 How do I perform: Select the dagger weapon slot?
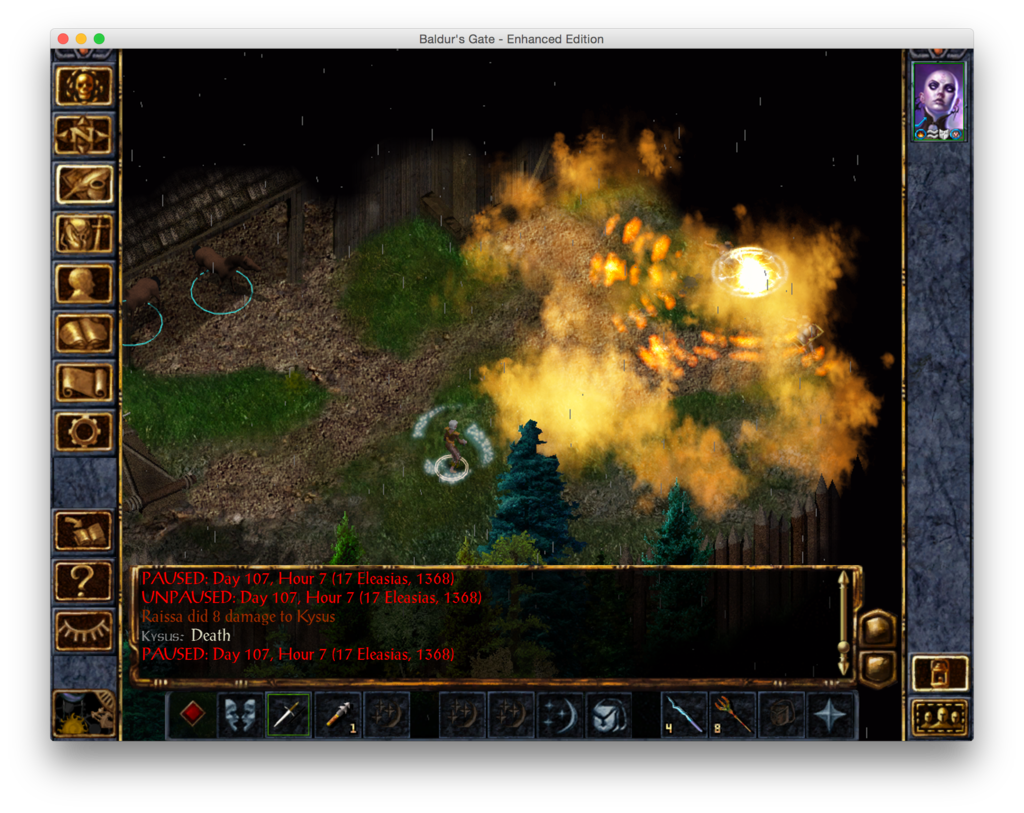click(289, 715)
